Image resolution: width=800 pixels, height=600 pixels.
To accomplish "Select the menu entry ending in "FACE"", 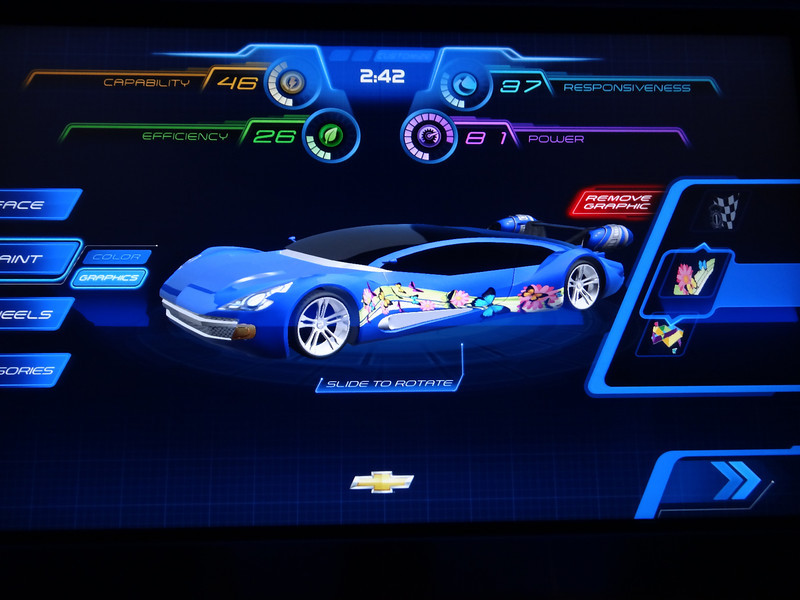I will pyautogui.click(x=35, y=205).
